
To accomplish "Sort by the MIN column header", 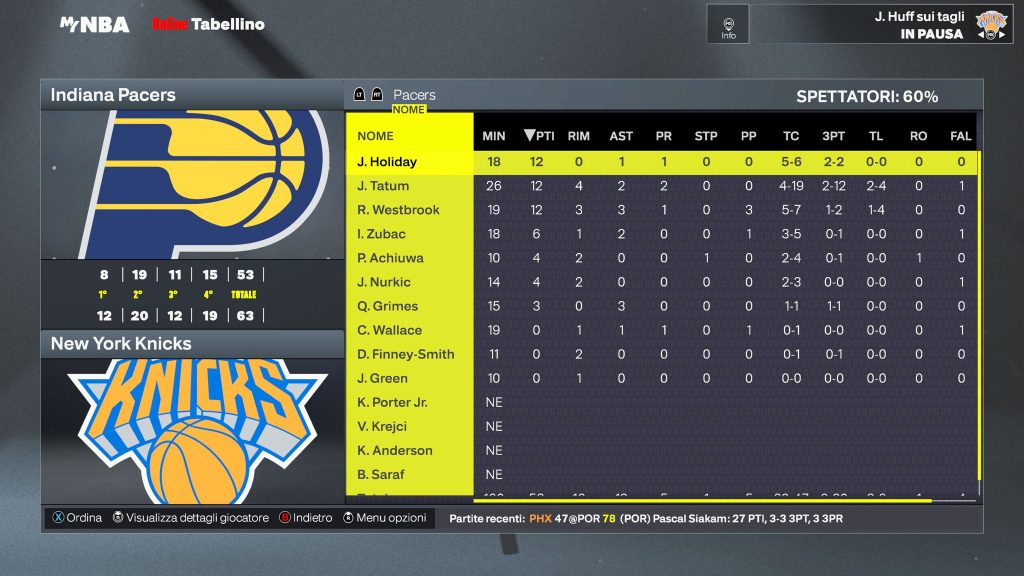I will (x=494, y=136).
